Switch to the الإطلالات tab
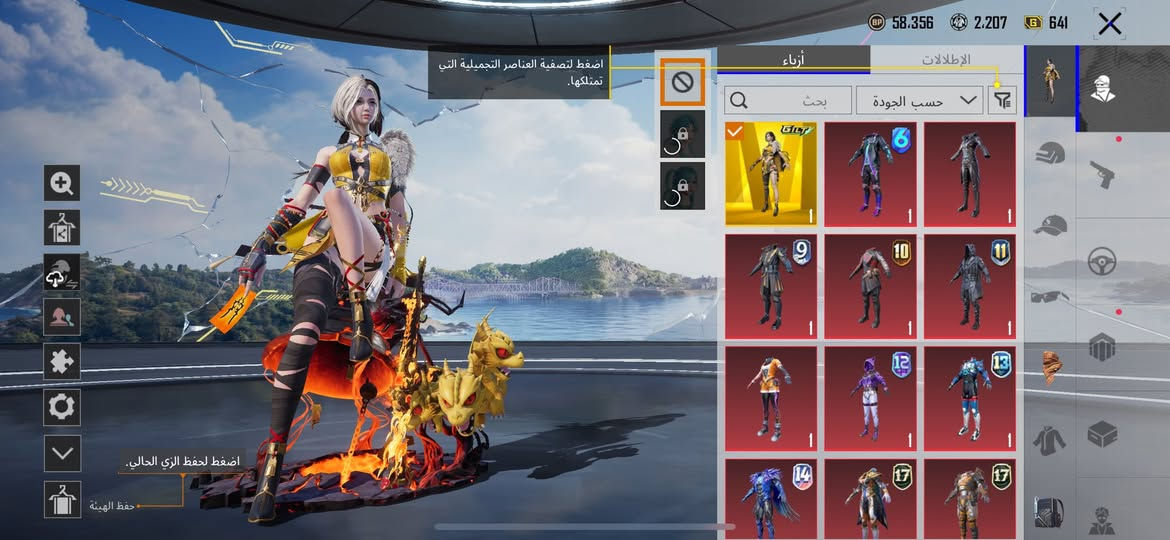 click(x=946, y=60)
